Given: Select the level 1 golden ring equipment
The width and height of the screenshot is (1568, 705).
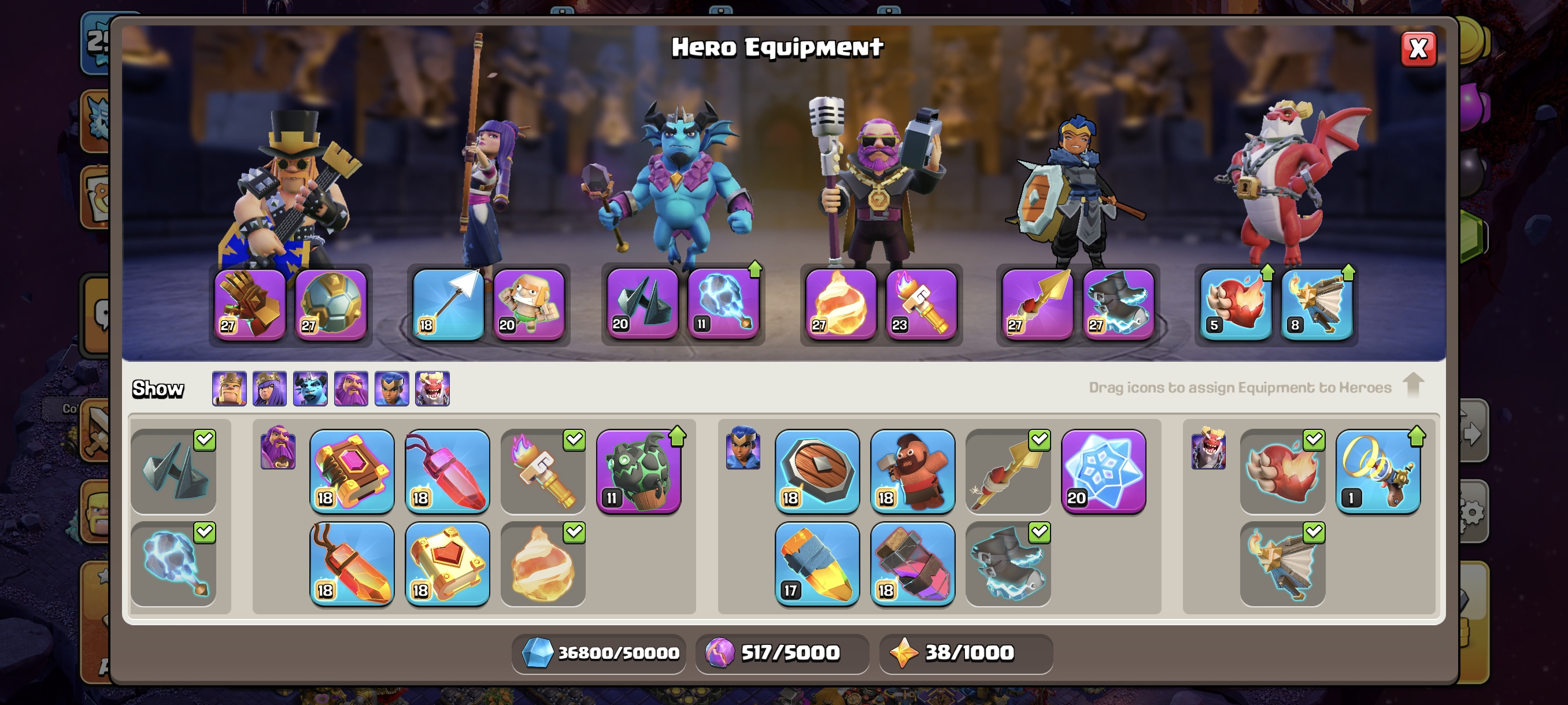Looking at the screenshot, I should click(x=1378, y=470).
